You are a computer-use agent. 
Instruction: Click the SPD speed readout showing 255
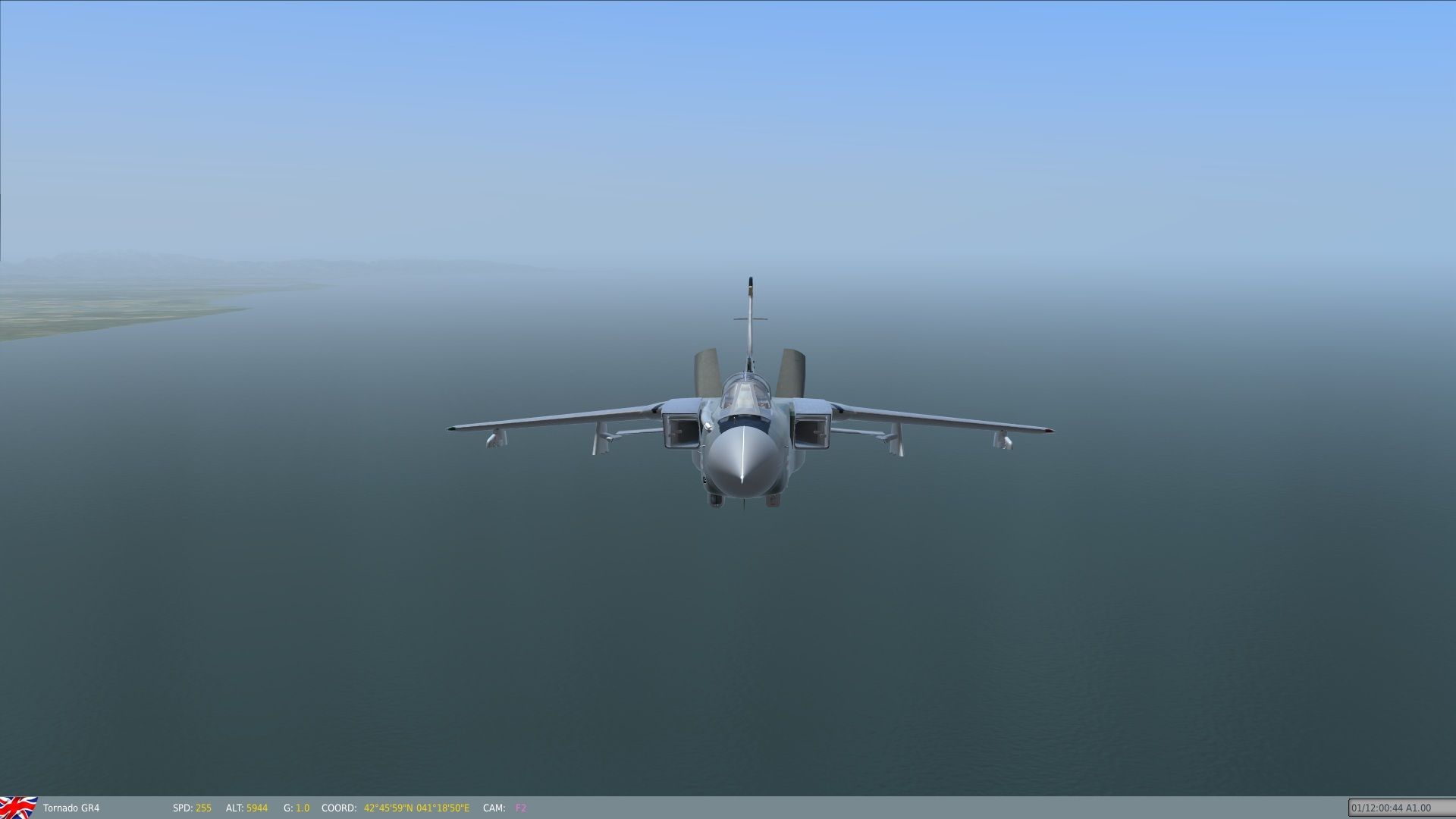(x=191, y=808)
